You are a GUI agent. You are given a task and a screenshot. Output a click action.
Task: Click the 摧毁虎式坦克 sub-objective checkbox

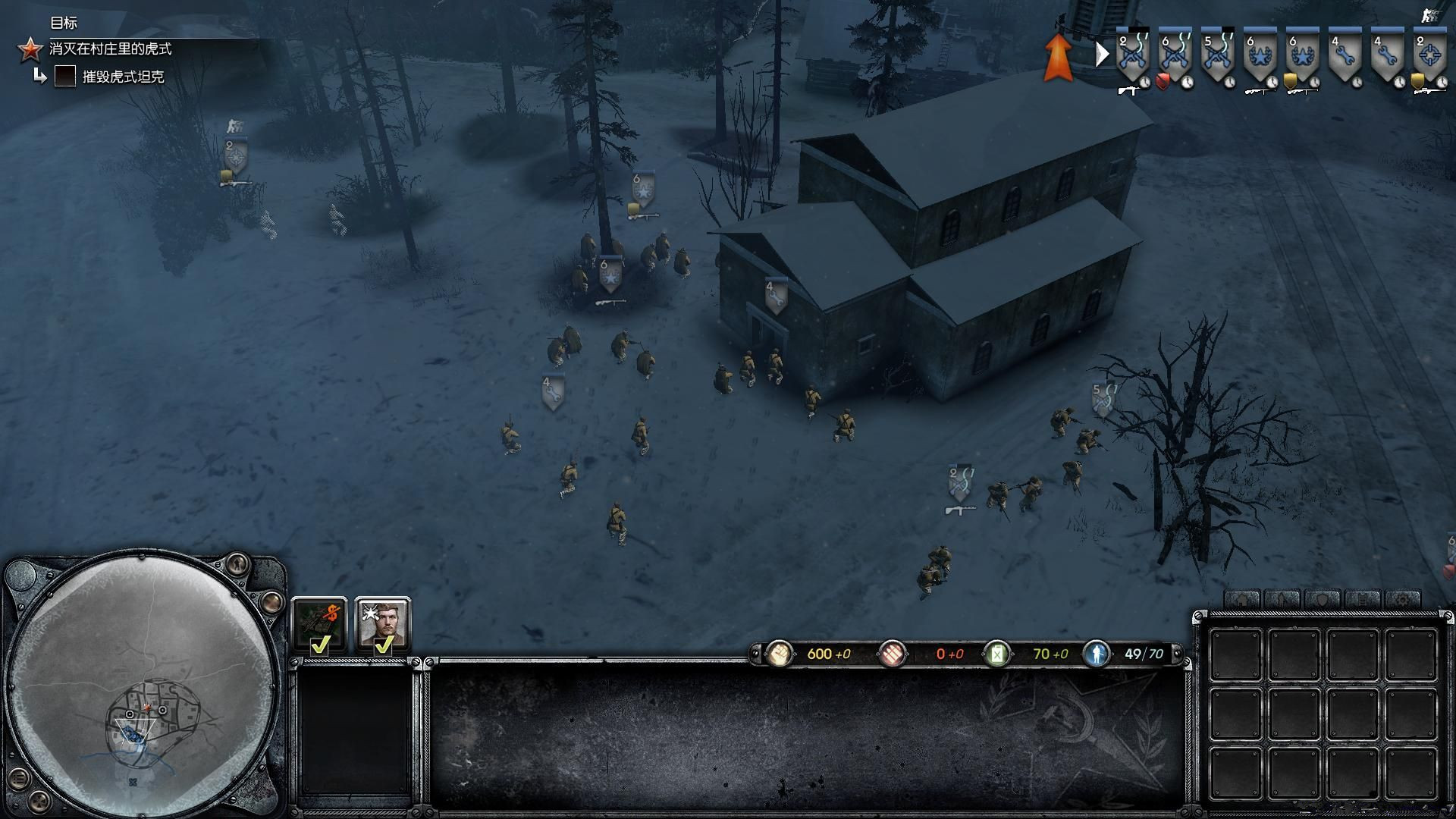click(65, 76)
